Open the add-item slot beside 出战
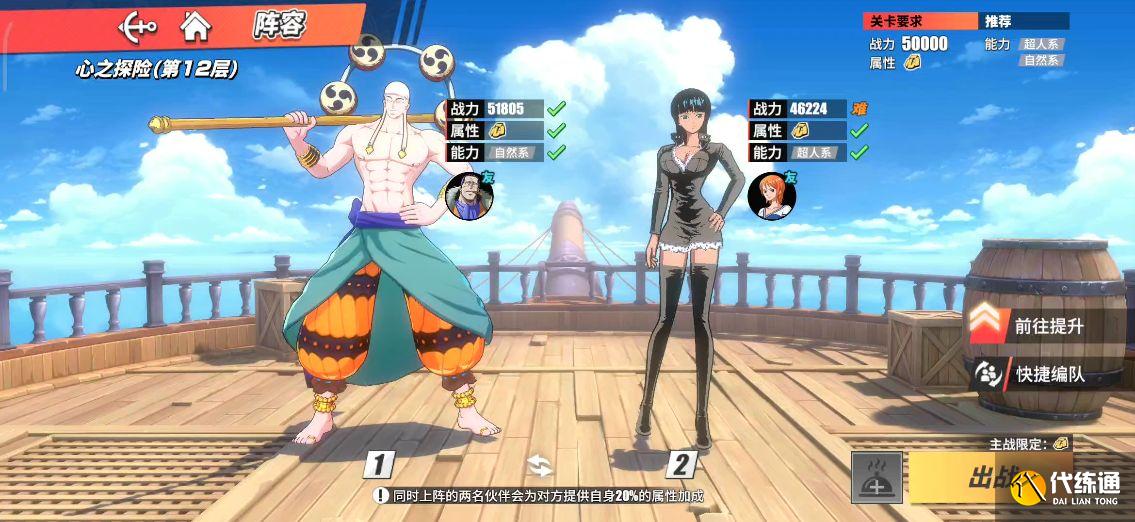This screenshot has height=522, width=1135. click(x=877, y=477)
